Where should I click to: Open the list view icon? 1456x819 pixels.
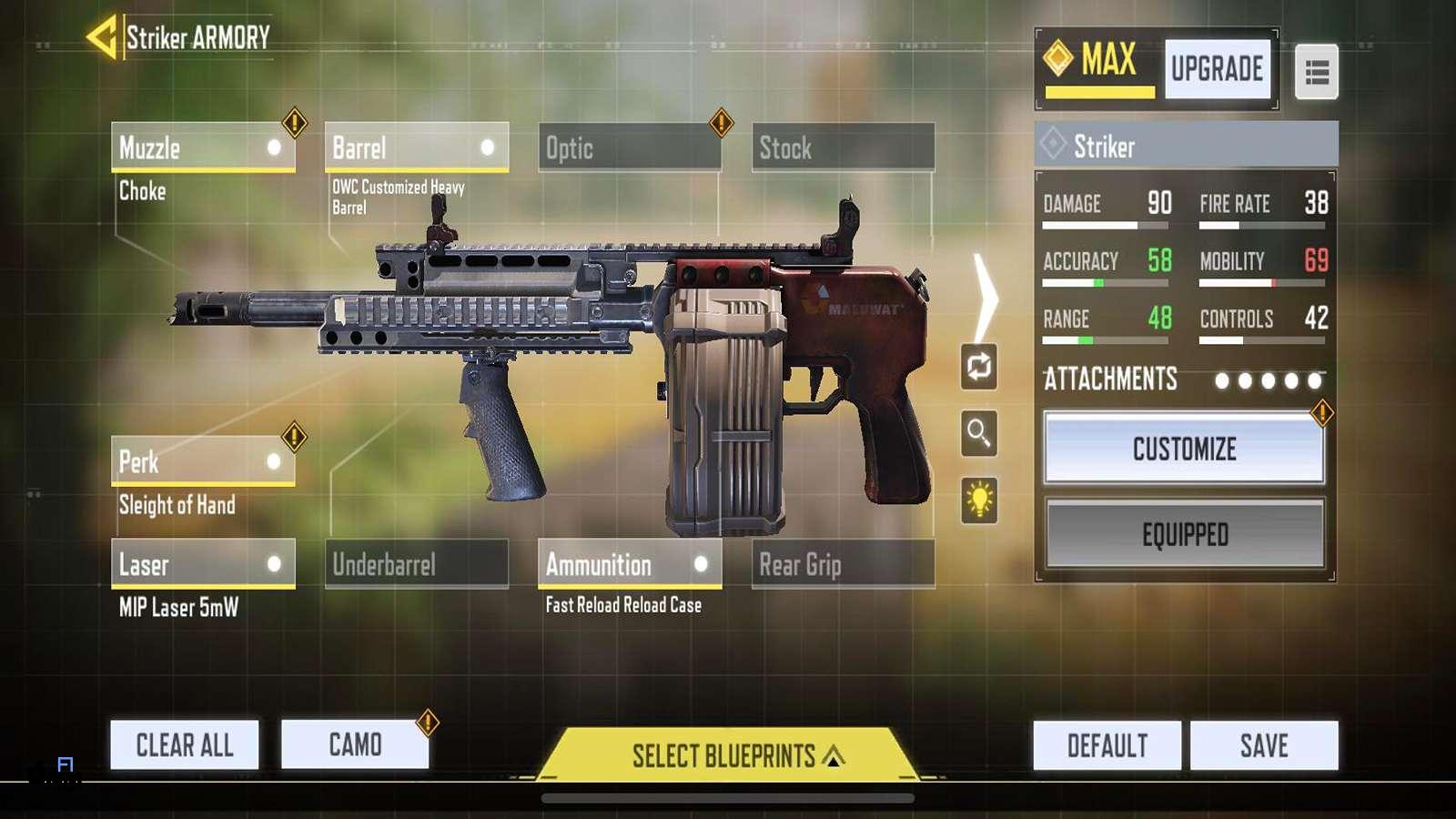point(1316,72)
